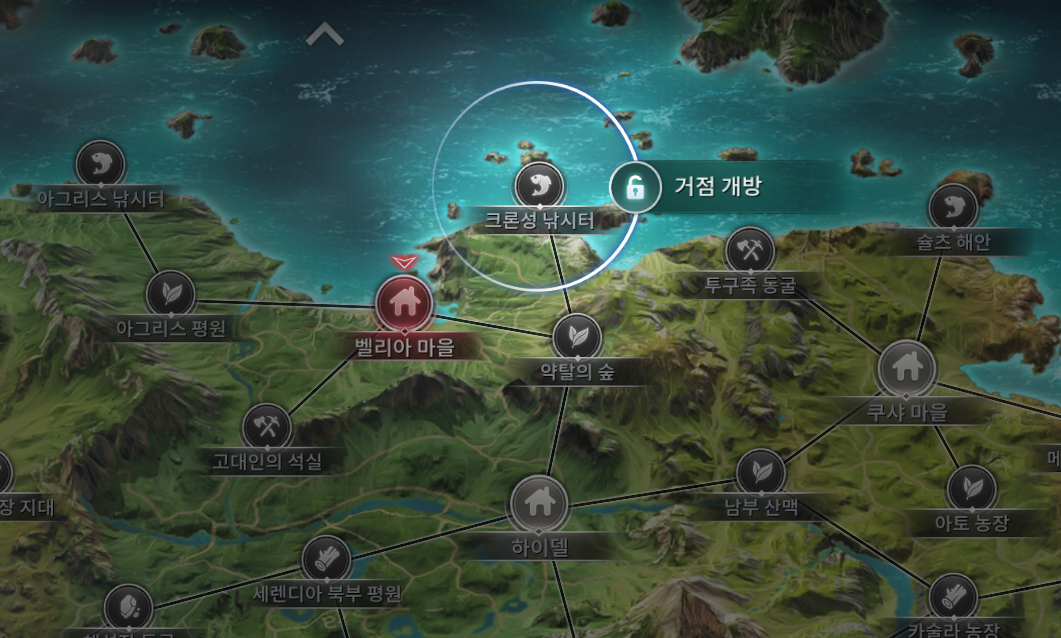Select the 크론성 낚시터 fishing node
Image resolution: width=1061 pixels, height=638 pixels.
point(539,187)
